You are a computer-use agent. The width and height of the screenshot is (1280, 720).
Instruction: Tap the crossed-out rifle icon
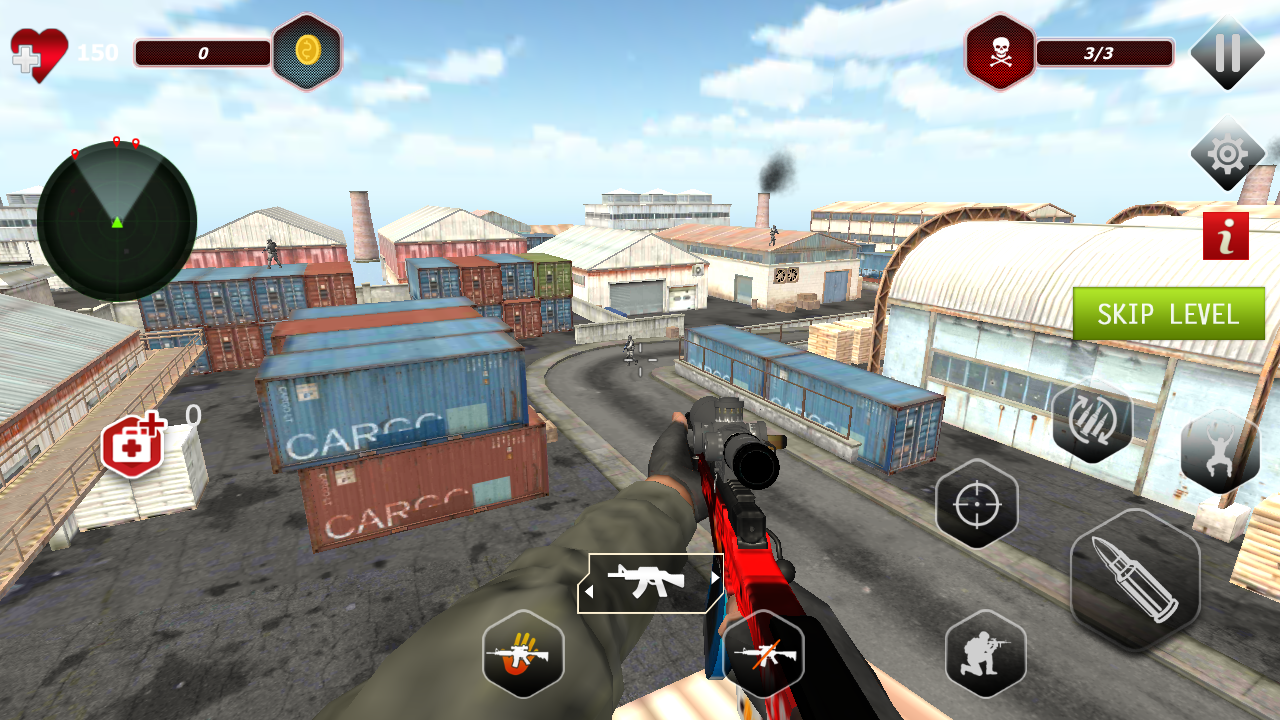point(763,654)
